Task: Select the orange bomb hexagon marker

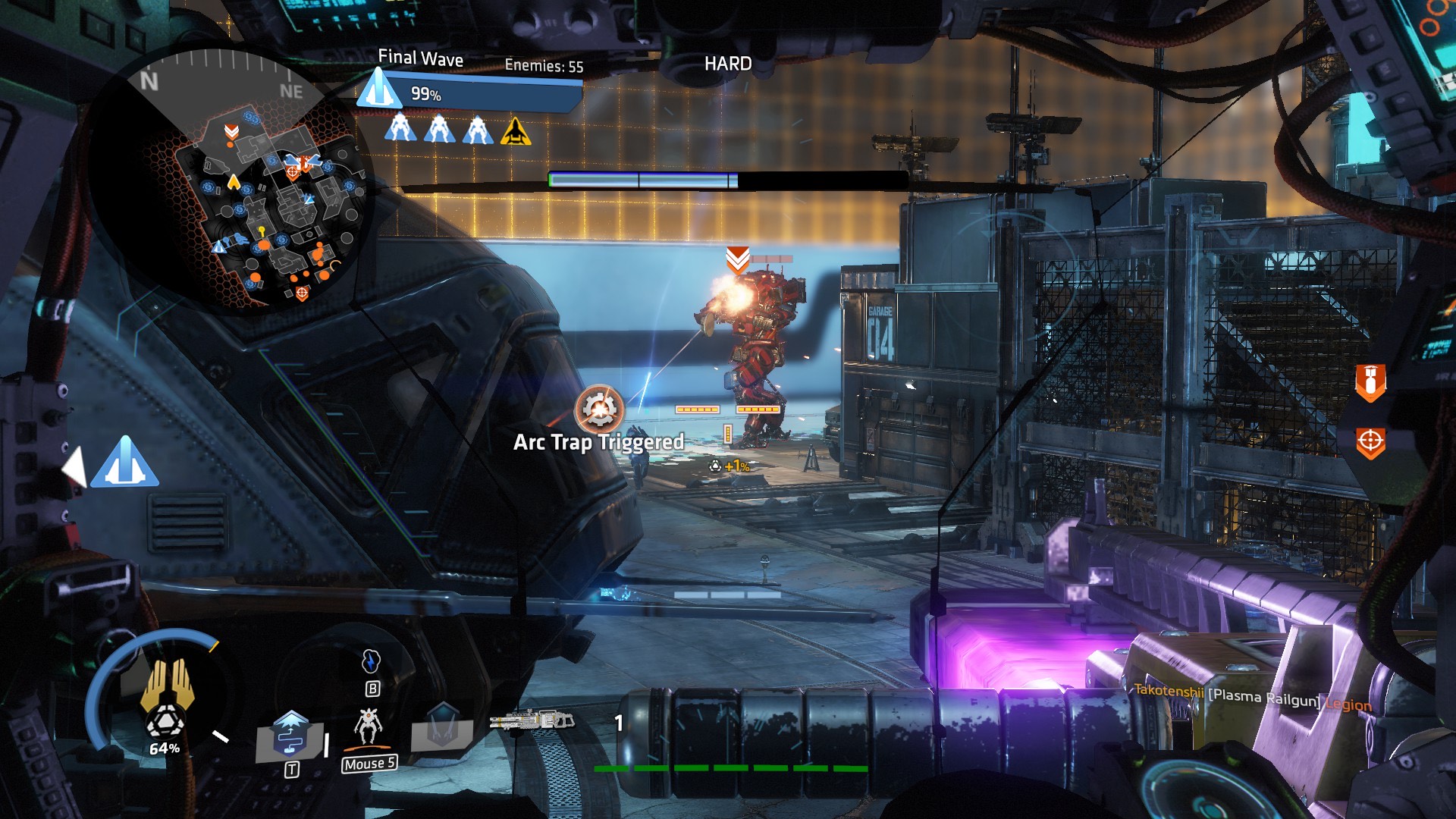Action: click(x=1370, y=381)
